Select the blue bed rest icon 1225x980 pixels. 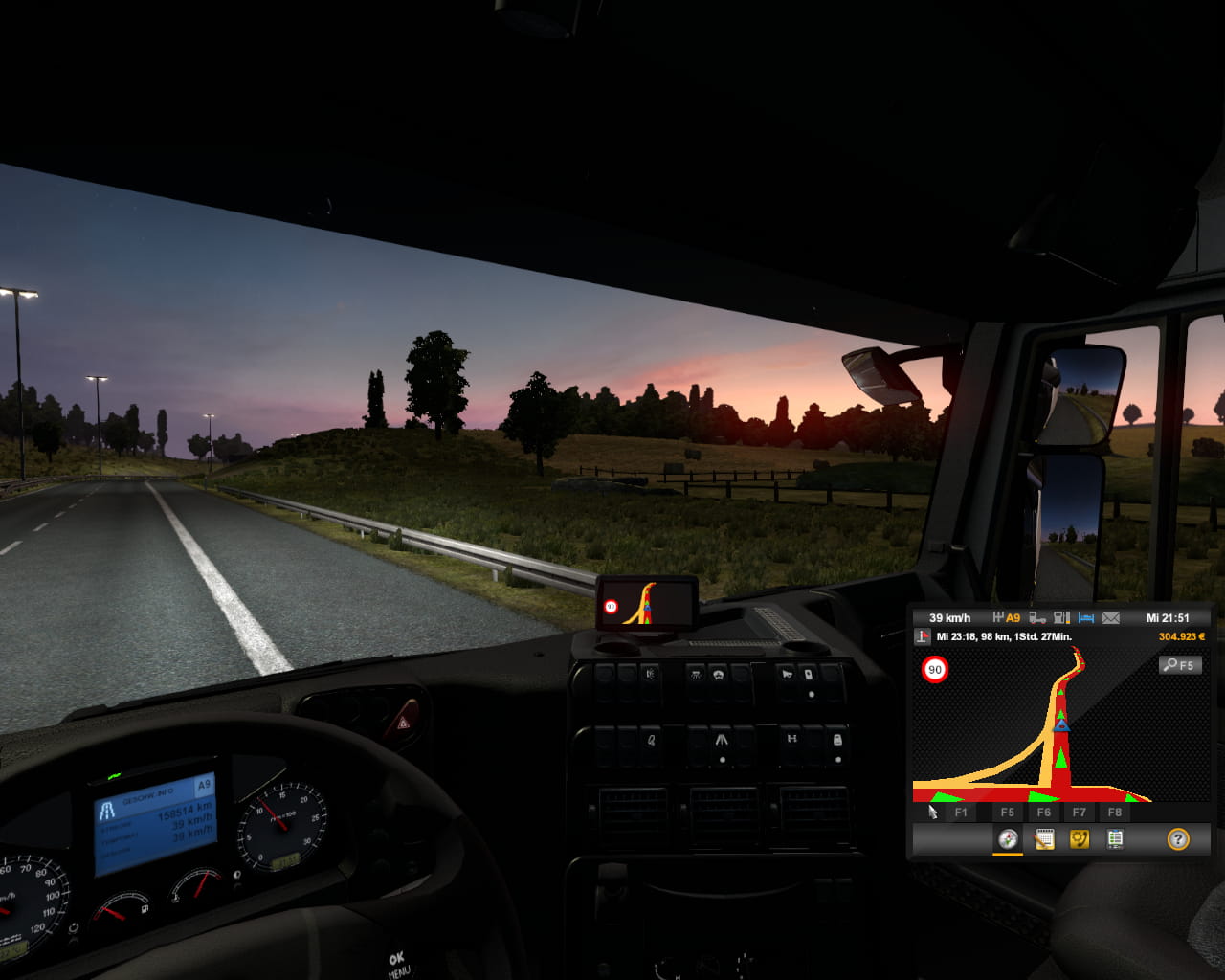[1086, 618]
